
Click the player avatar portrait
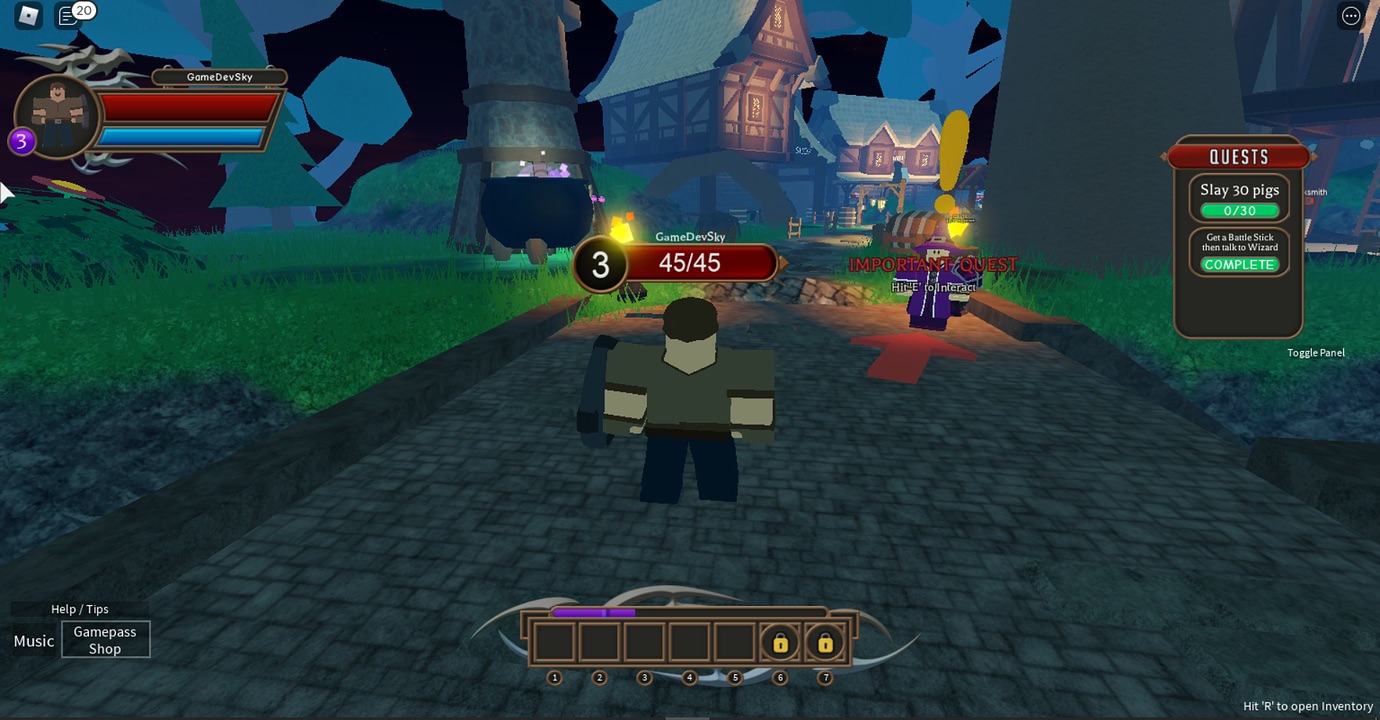coord(55,114)
